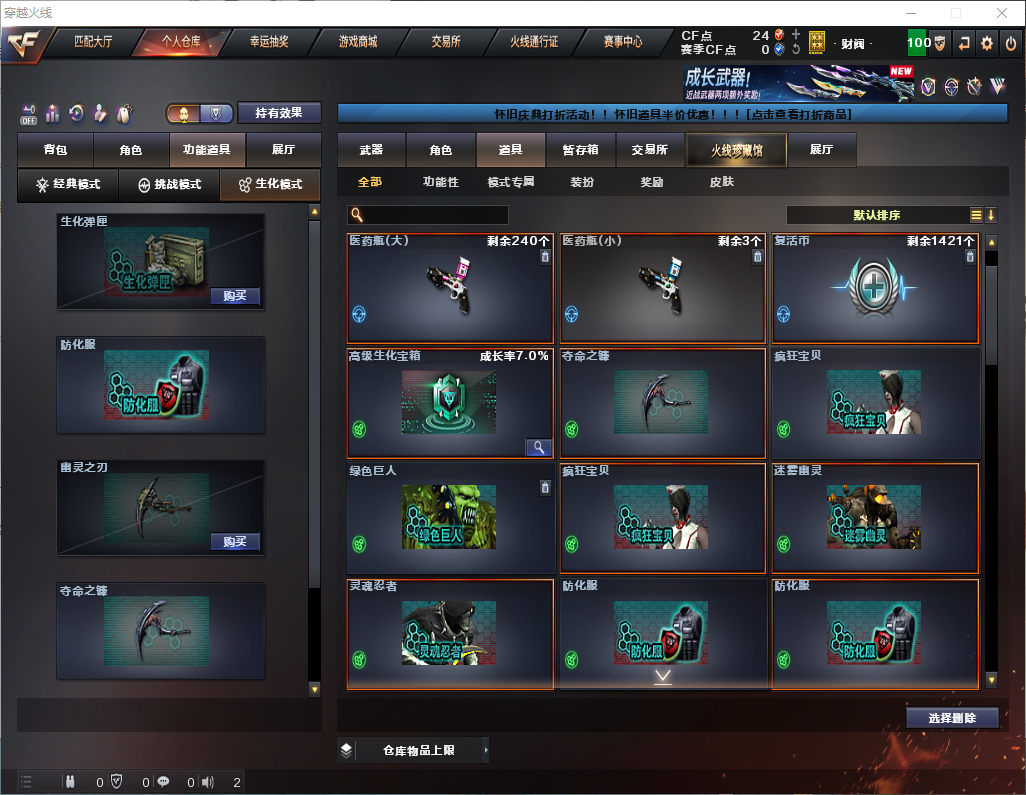The height and width of the screenshot is (795, 1026).
Task: Switch to 经典模式 classic mode
Action: click(x=68, y=185)
